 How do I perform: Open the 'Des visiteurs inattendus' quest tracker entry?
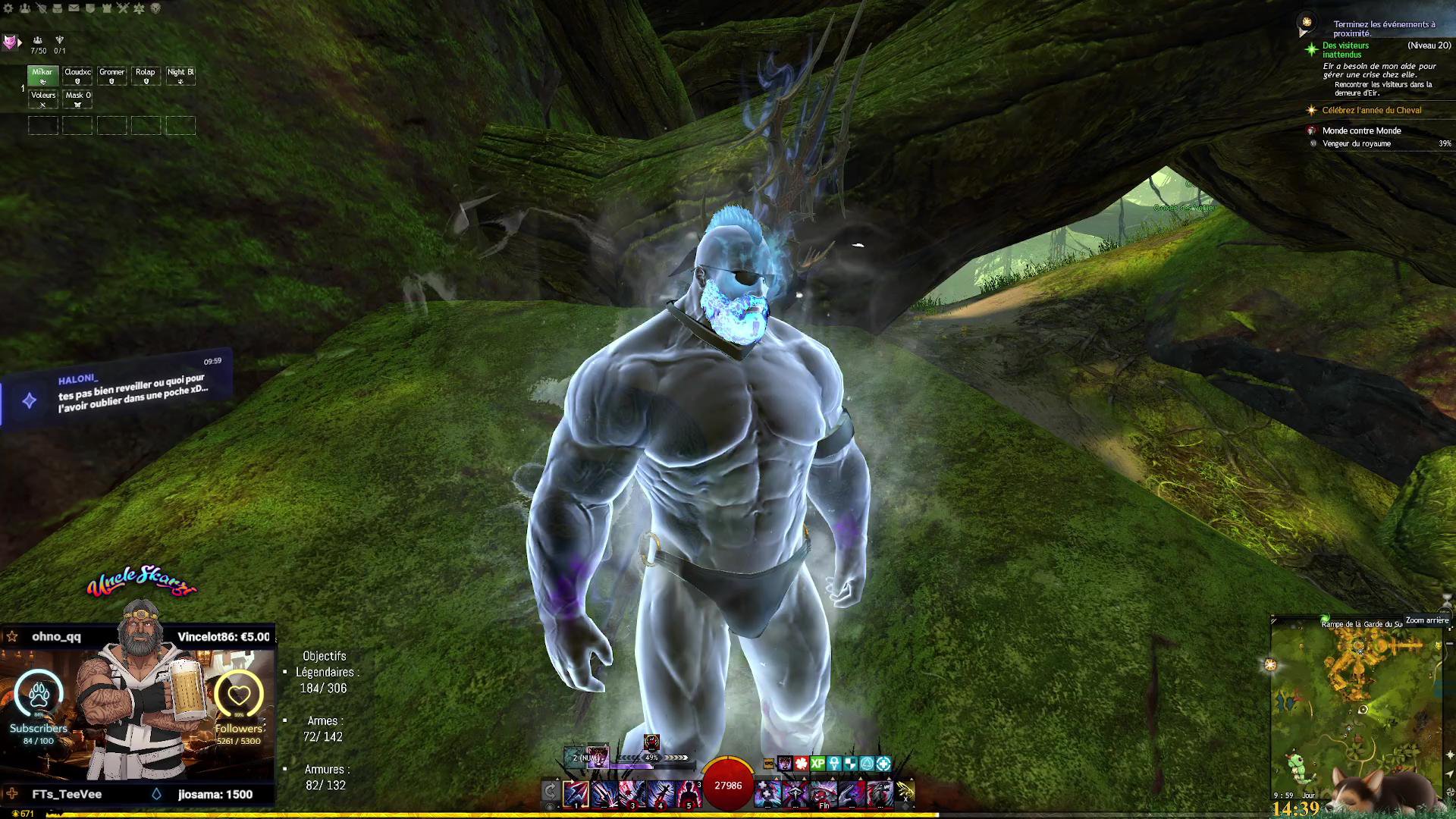tap(1345, 50)
